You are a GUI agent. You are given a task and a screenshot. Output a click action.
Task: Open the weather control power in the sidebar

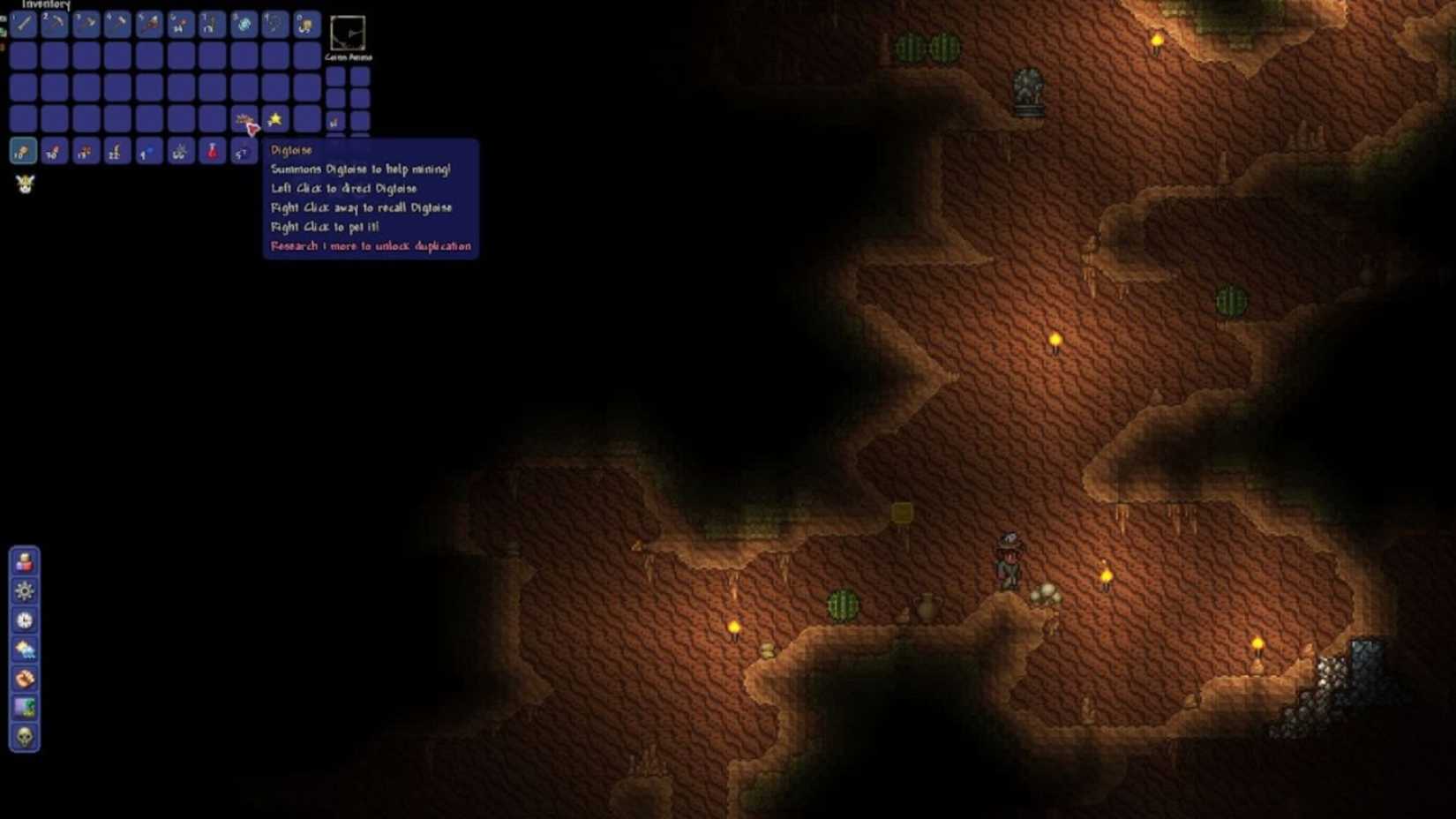pyautogui.click(x=24, y=650)
